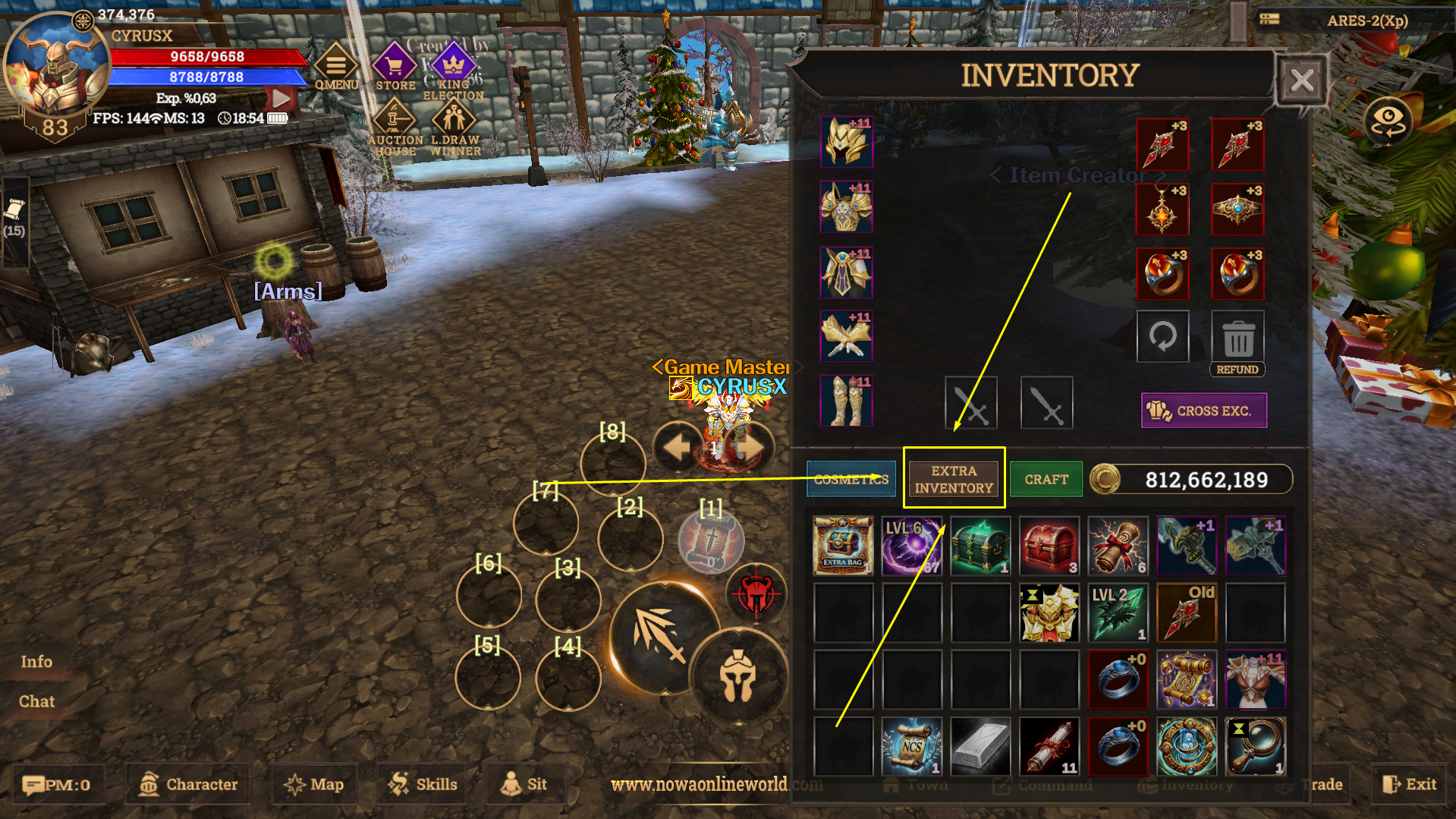Toggle the eye visibility icon top right
This screenshot has height=819, width=1456.
(1389, 121)
